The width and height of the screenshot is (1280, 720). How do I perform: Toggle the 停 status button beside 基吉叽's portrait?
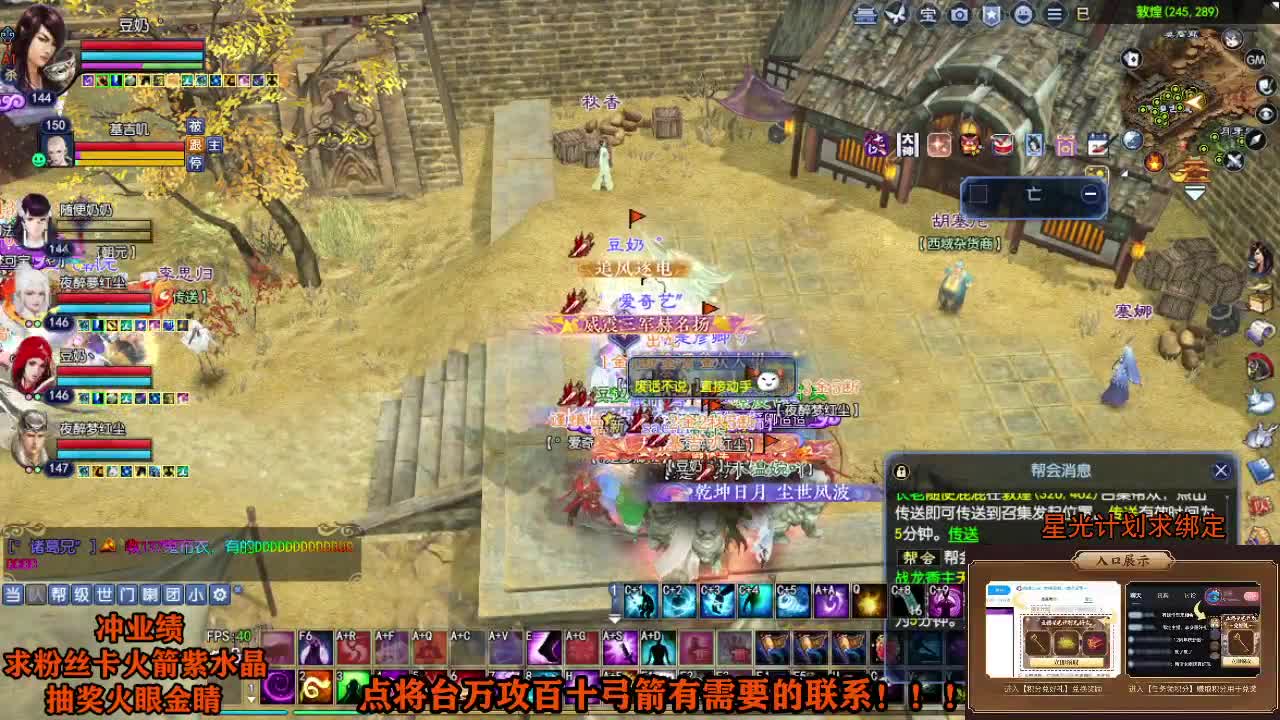point(197,162)
